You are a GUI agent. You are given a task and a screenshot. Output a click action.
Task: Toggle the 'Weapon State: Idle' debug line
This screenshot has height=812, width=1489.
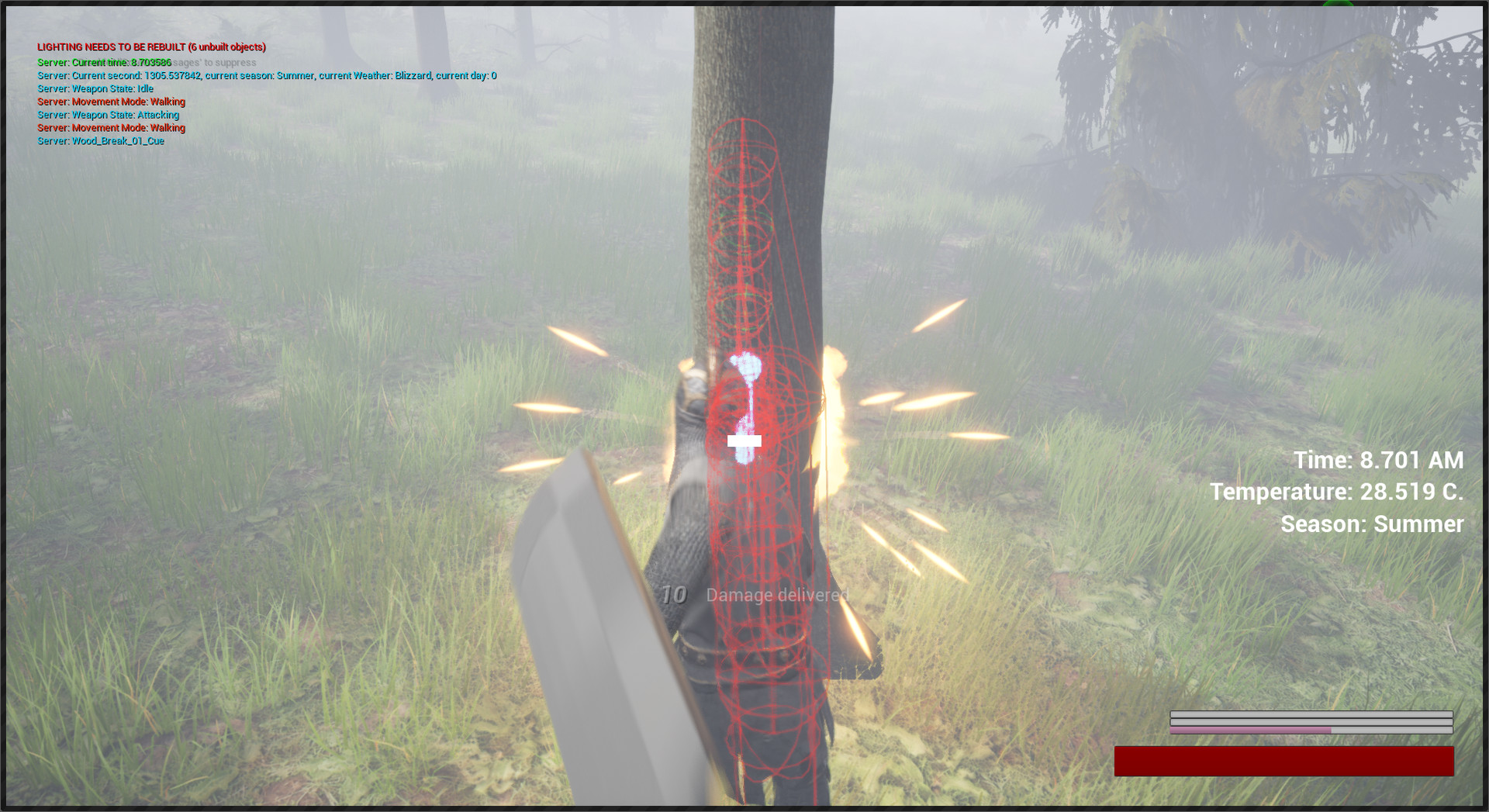[x=95, y=88]
